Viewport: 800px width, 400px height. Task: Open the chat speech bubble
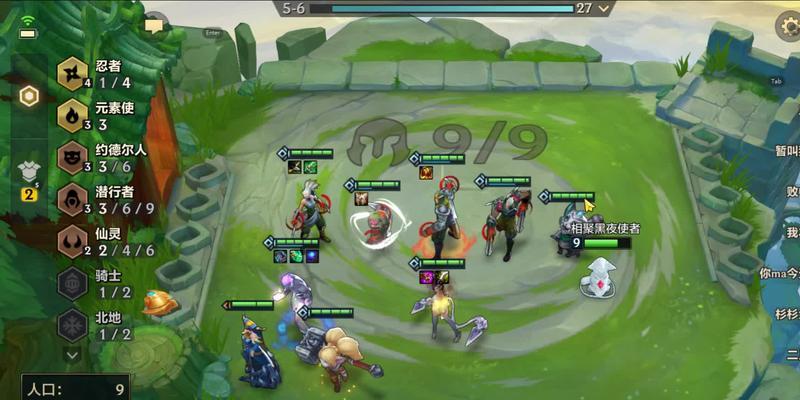pos(154,26)
